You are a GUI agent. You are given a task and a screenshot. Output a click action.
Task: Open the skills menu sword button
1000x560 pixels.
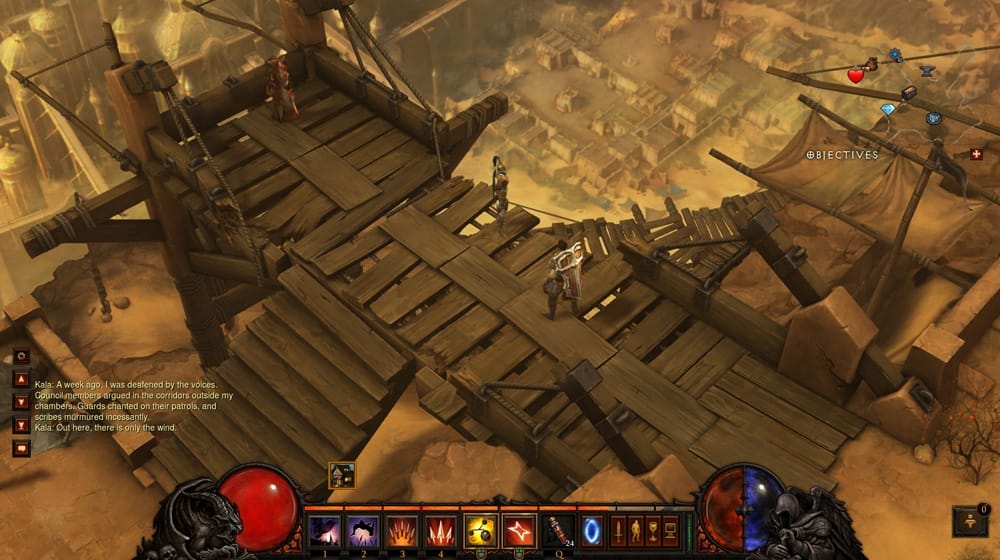click(x=617, y=529)
